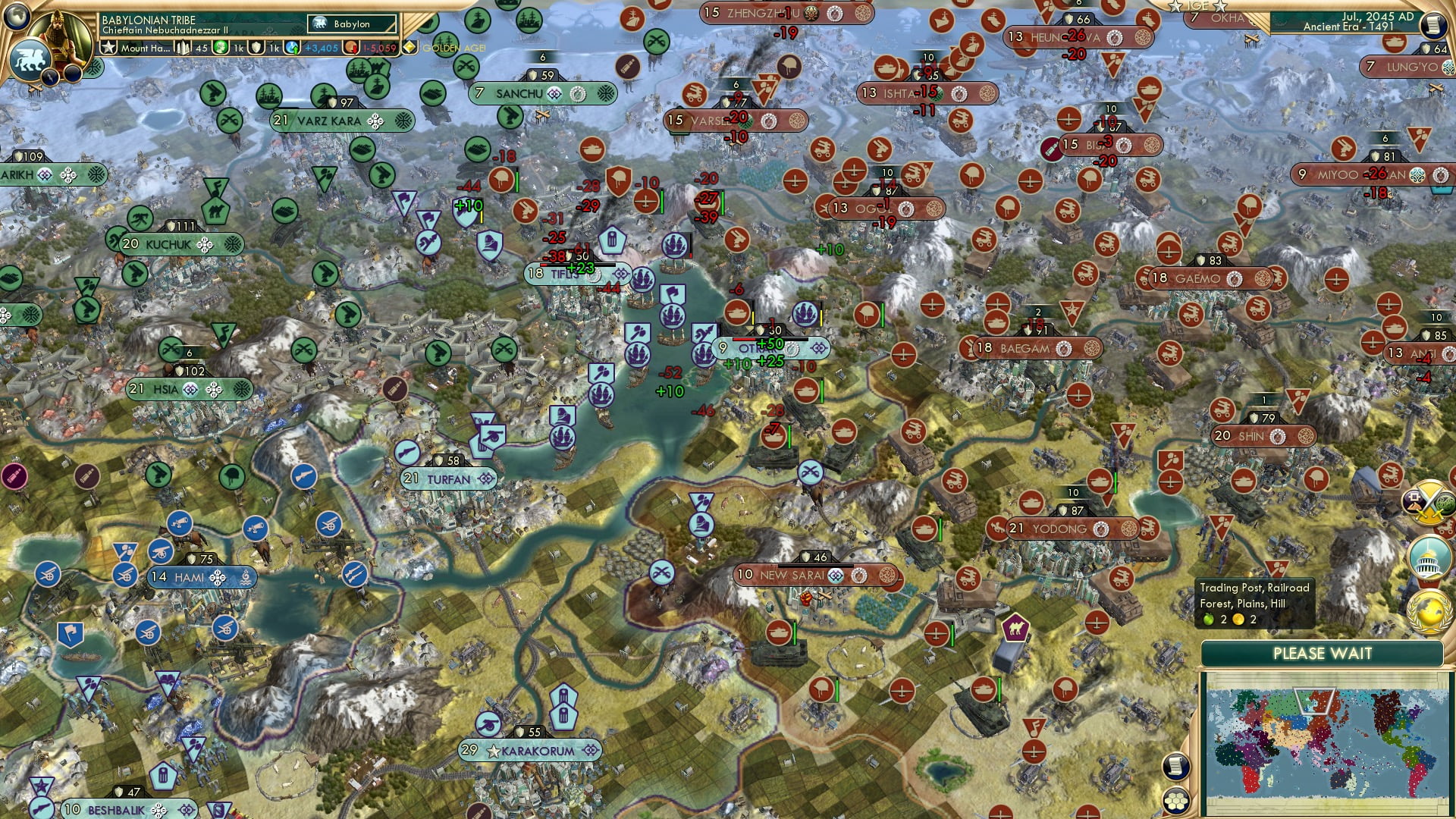Click the green happiness face icon
The image size is (1456, 819).
[x=221, y=48]
